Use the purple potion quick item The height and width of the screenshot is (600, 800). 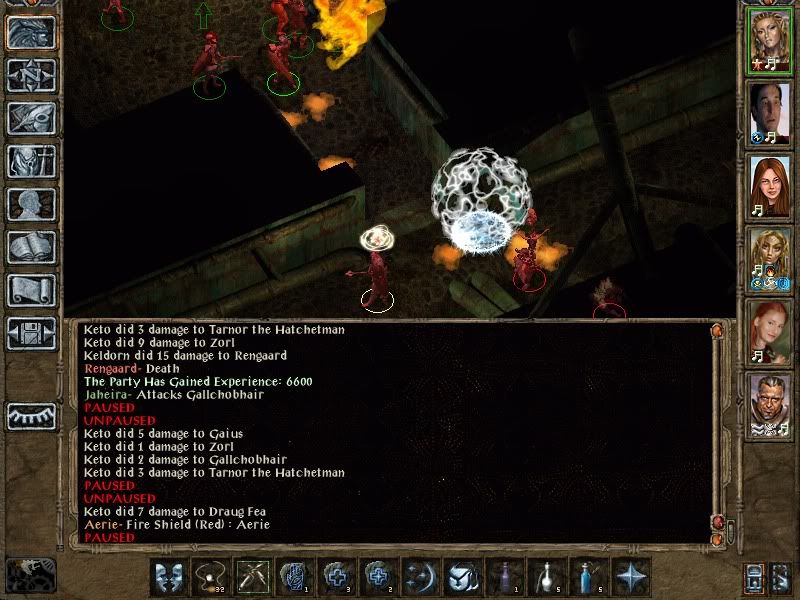[504, 577]
